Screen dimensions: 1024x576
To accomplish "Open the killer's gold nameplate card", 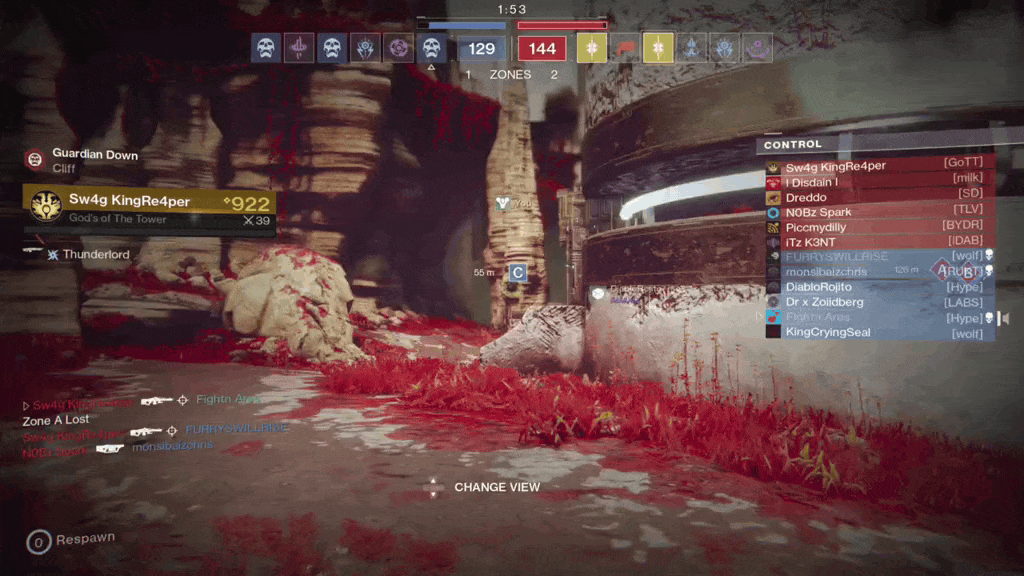I will (150, 207).
